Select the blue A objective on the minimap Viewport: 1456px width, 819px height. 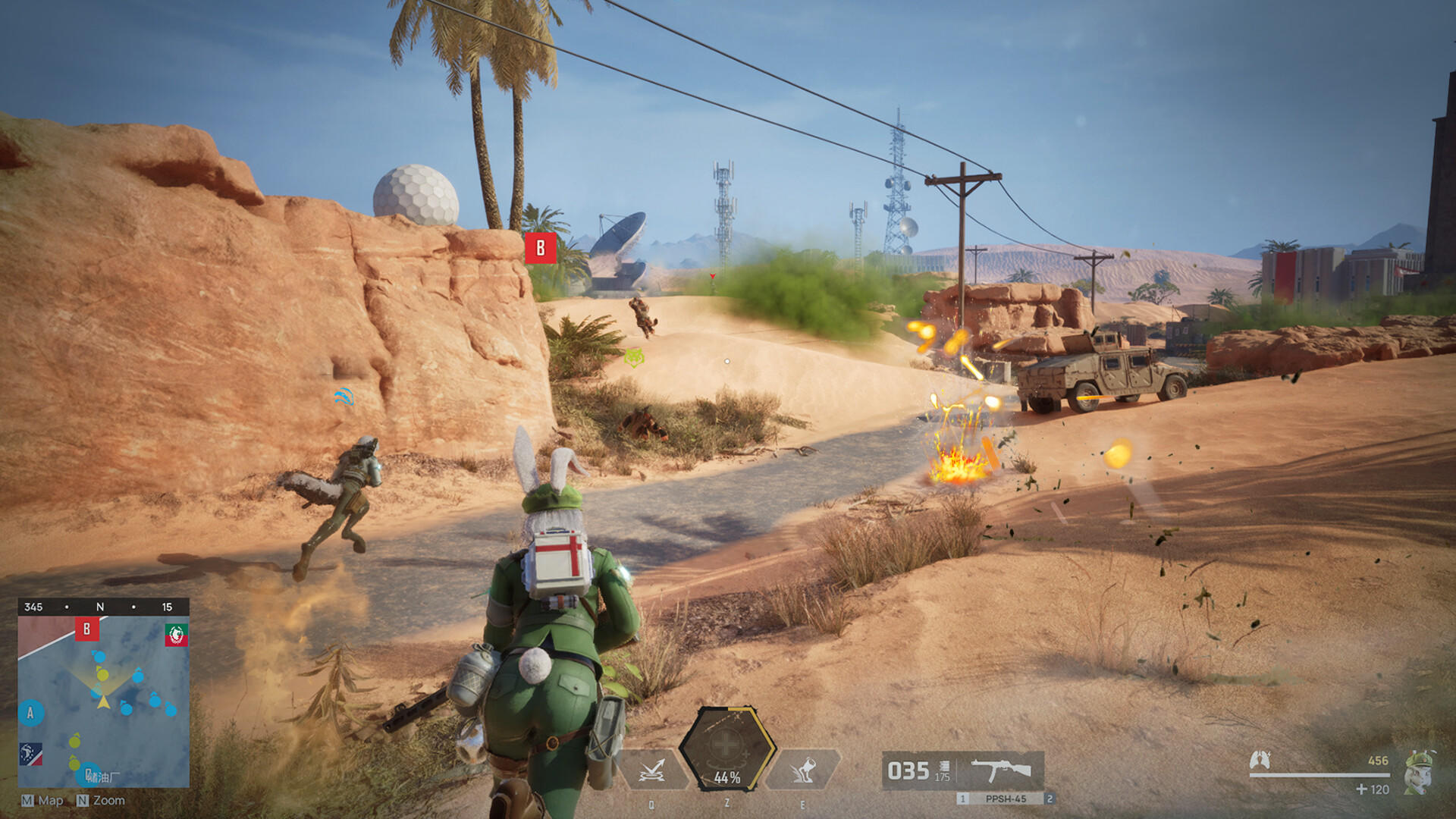click(30, 713)
